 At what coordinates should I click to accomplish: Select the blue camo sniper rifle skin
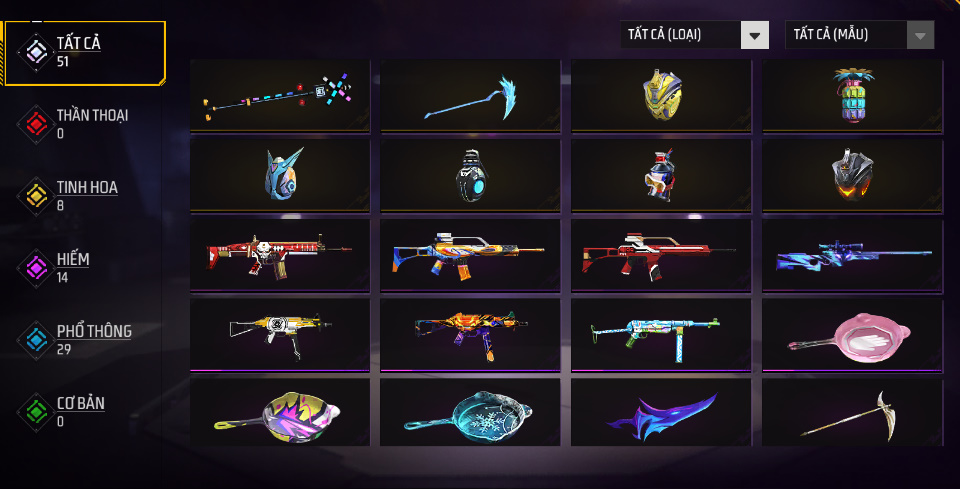click(852, 255)
